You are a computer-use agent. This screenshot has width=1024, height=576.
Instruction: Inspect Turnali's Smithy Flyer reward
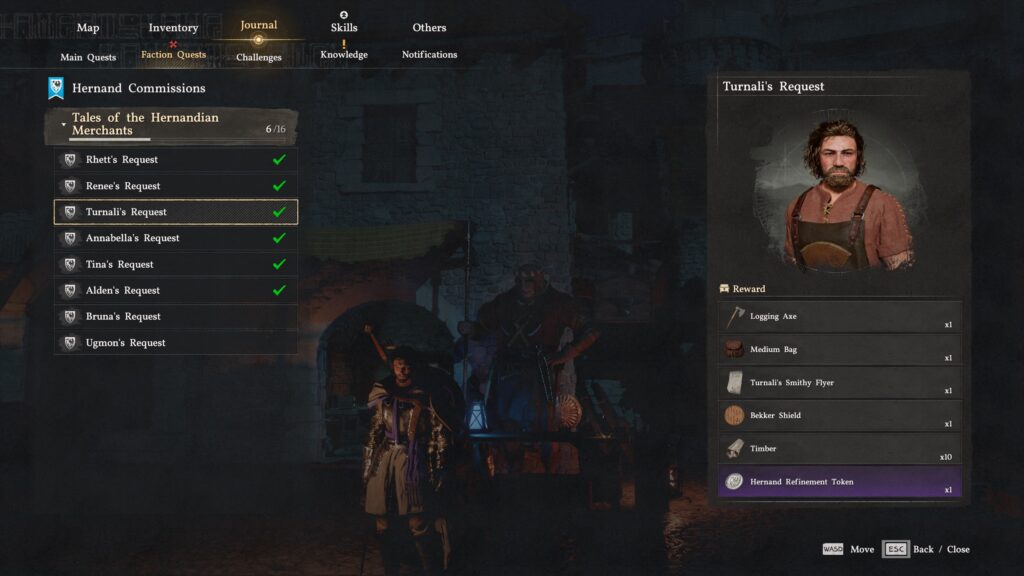[x=840, y=383]
